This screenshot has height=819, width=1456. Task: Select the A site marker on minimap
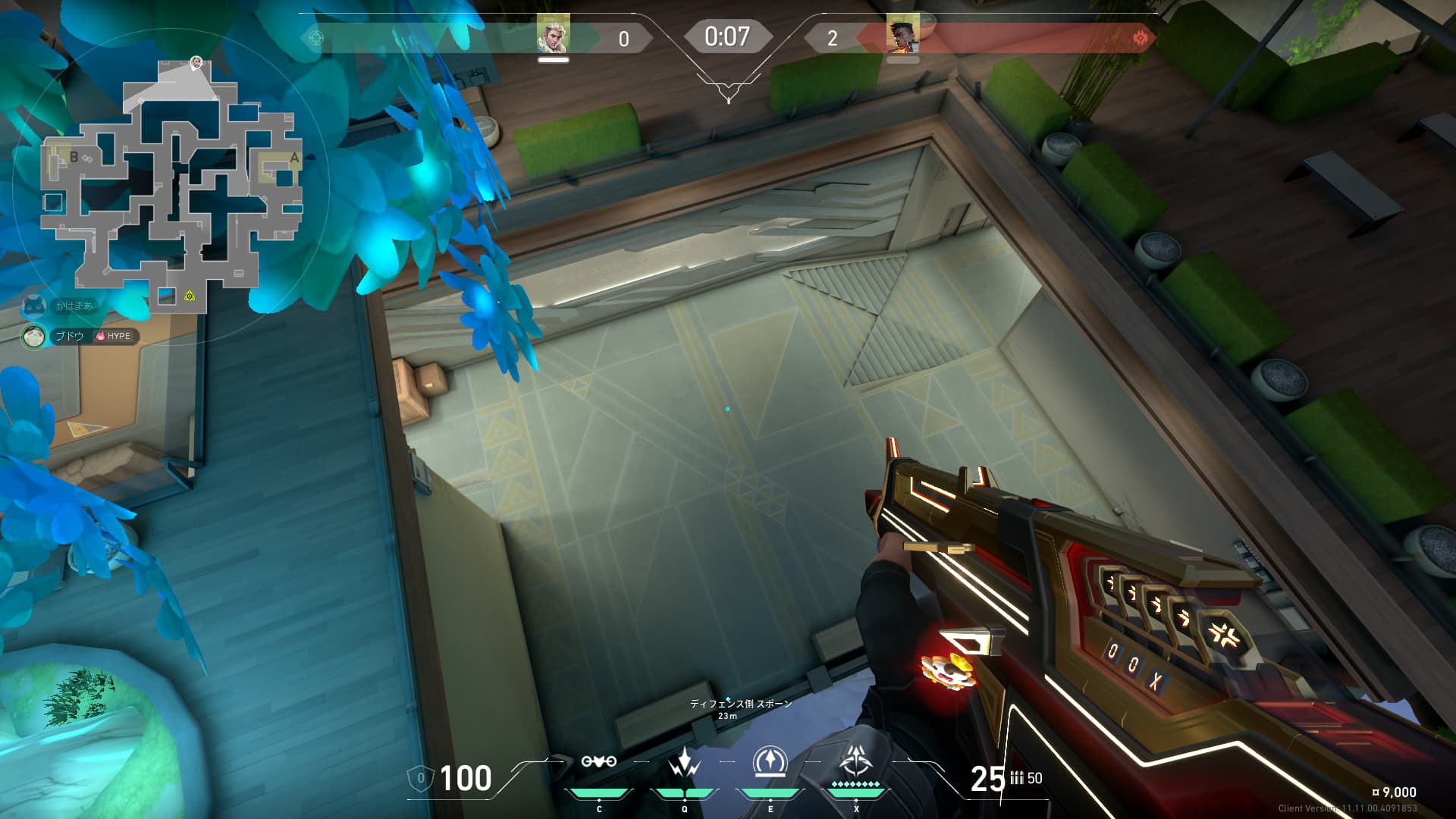[294, 158]
